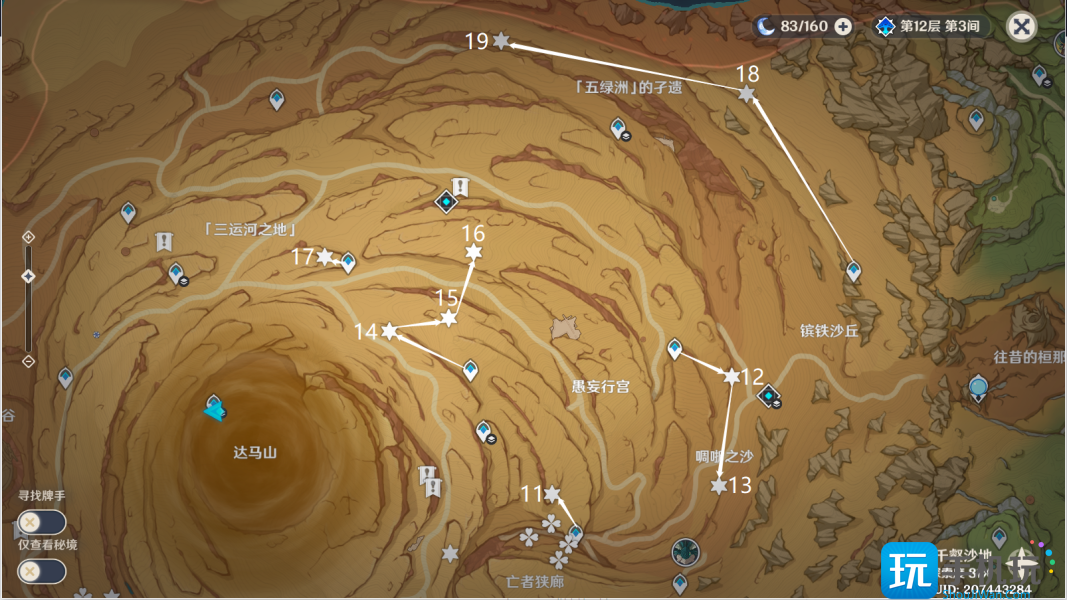This screenshot has height=600, width=1067.
Task: Click the numbered star marker 19
Action: pos(501,41)
